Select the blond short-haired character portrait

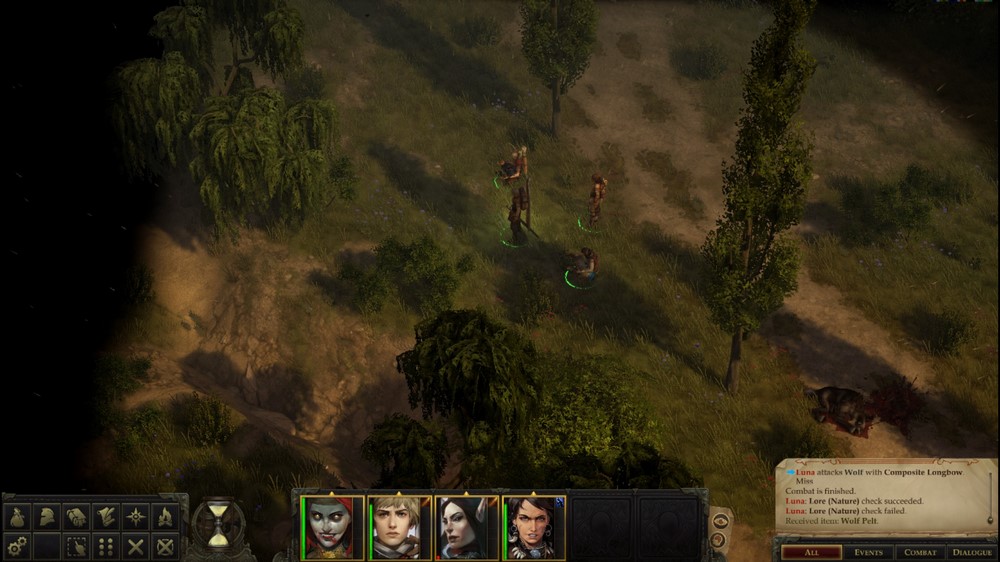coord(399,527)
